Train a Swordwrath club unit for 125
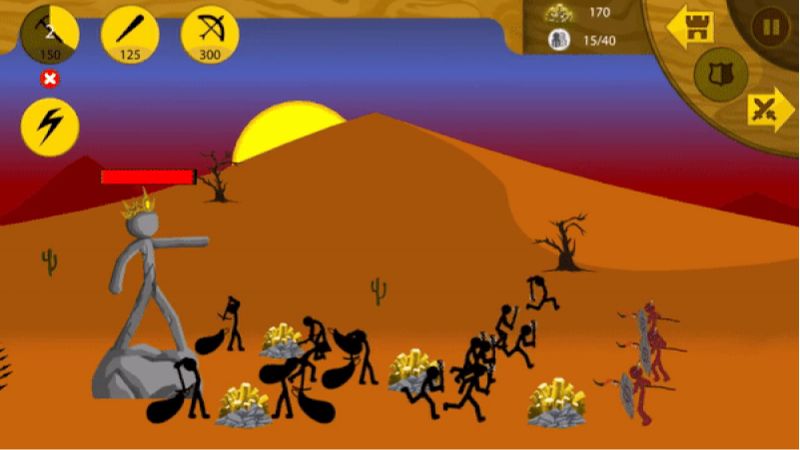 click(130, 33)
